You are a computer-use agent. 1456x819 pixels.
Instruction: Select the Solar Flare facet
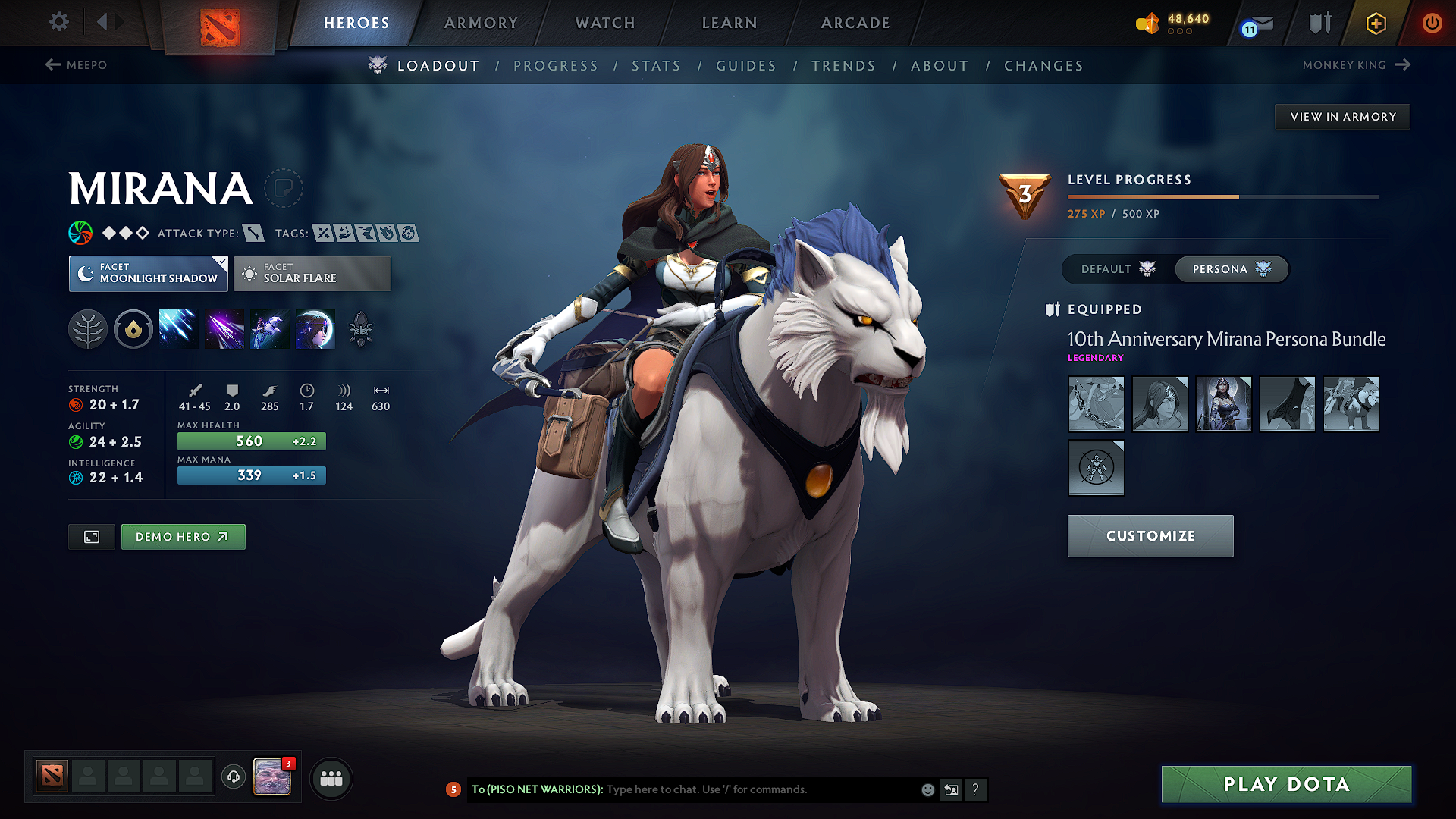312,274
